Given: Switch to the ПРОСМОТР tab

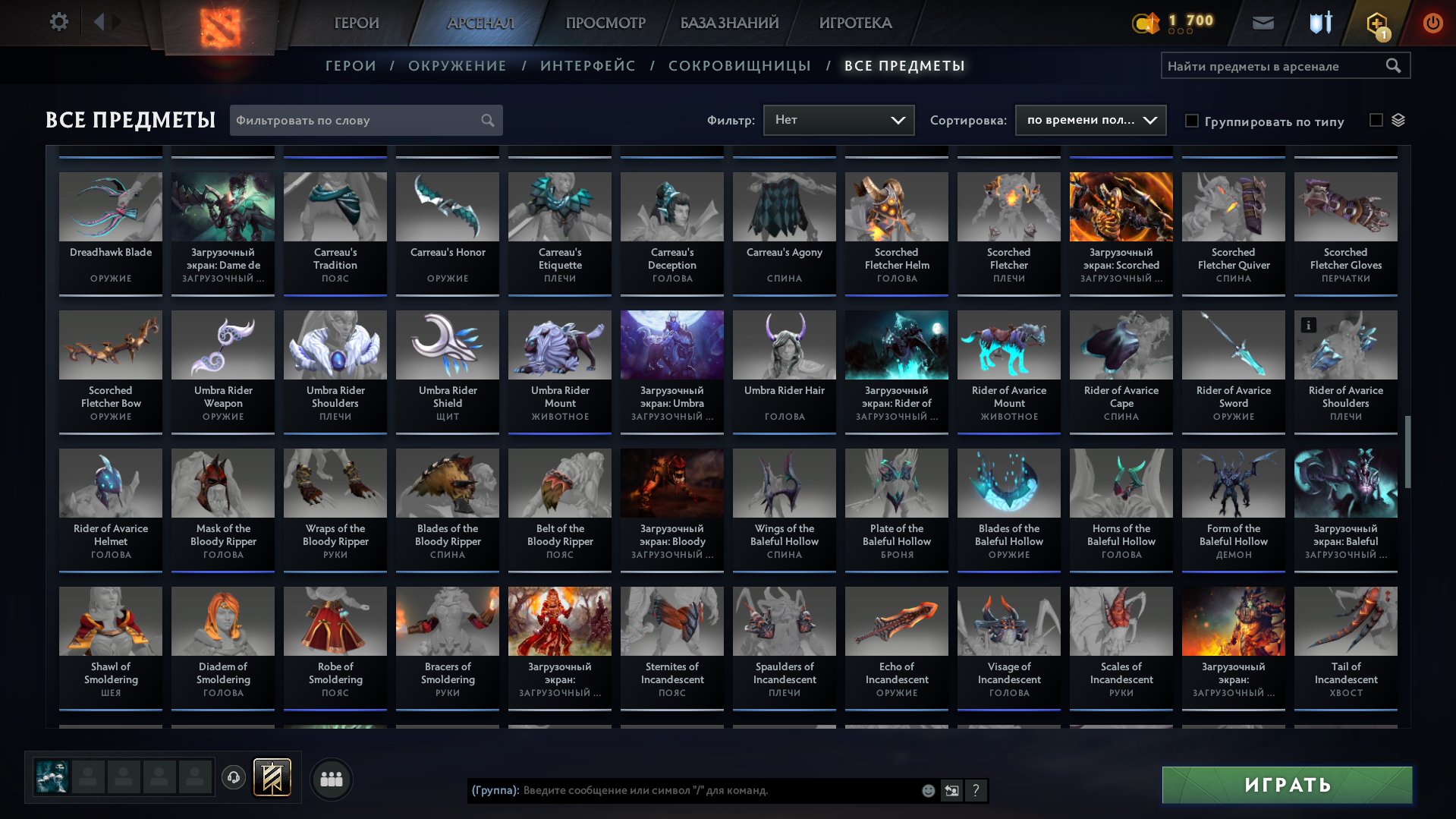Looking at the screenshot, I should point(605,22).
